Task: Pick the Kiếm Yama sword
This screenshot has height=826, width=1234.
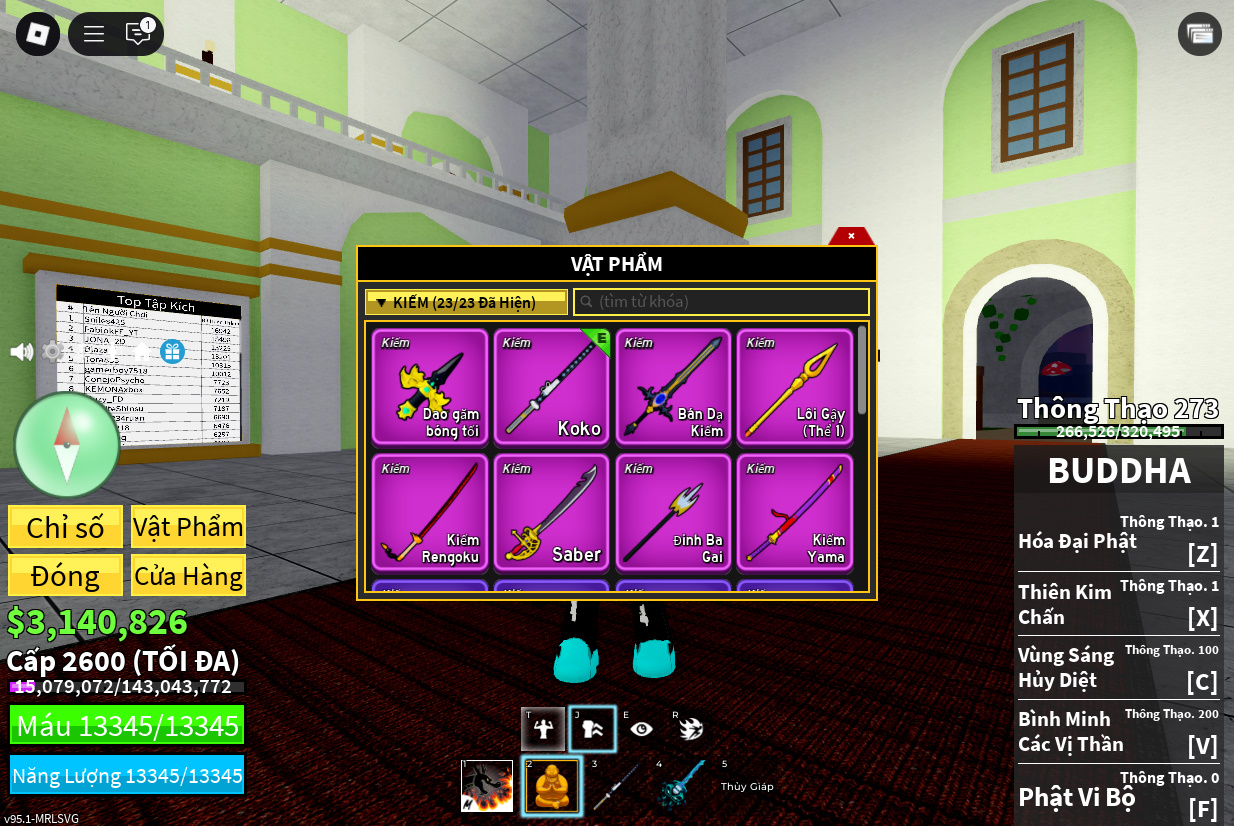Action: tap(795, 512)
